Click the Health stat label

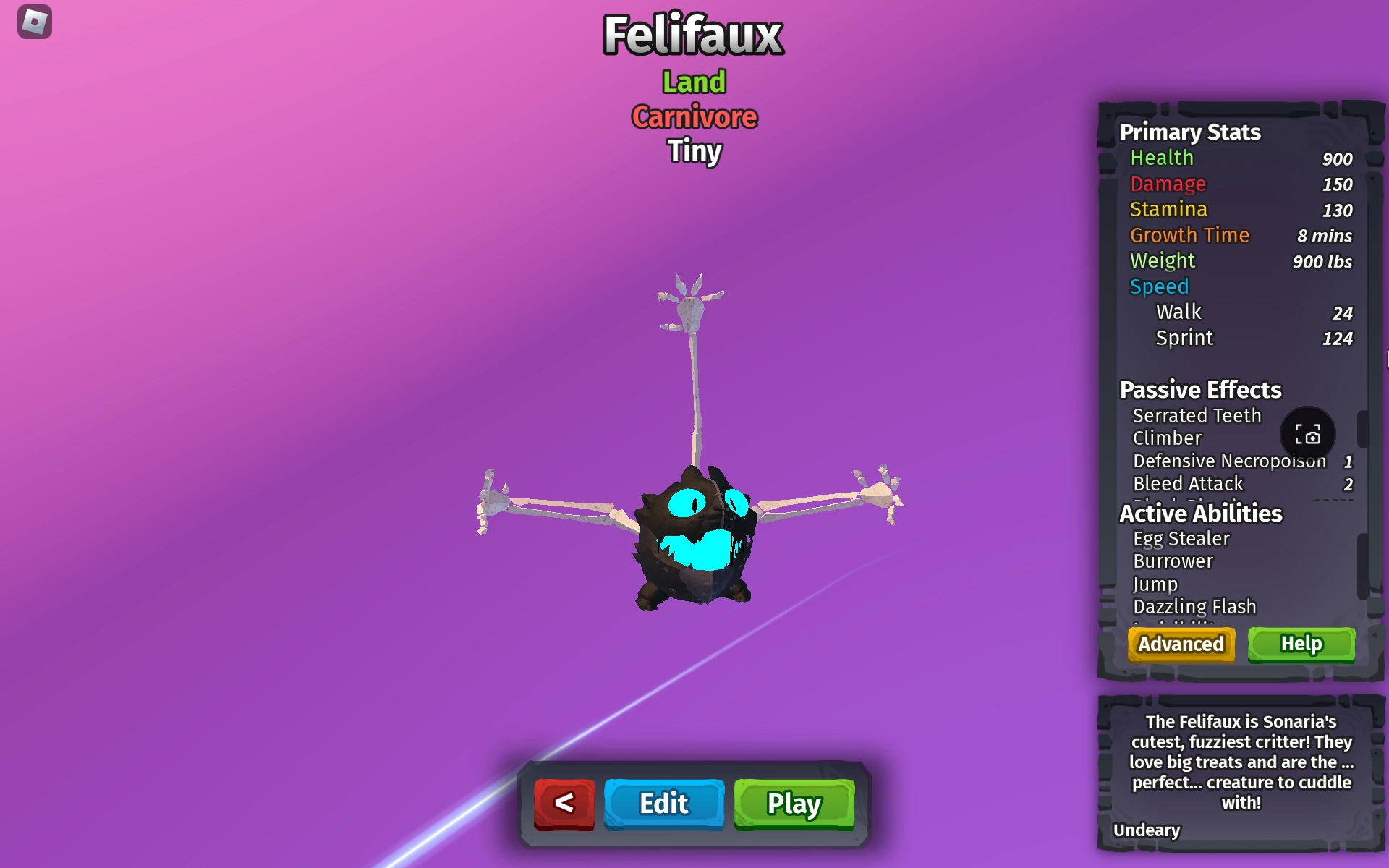coord(1161,158)
